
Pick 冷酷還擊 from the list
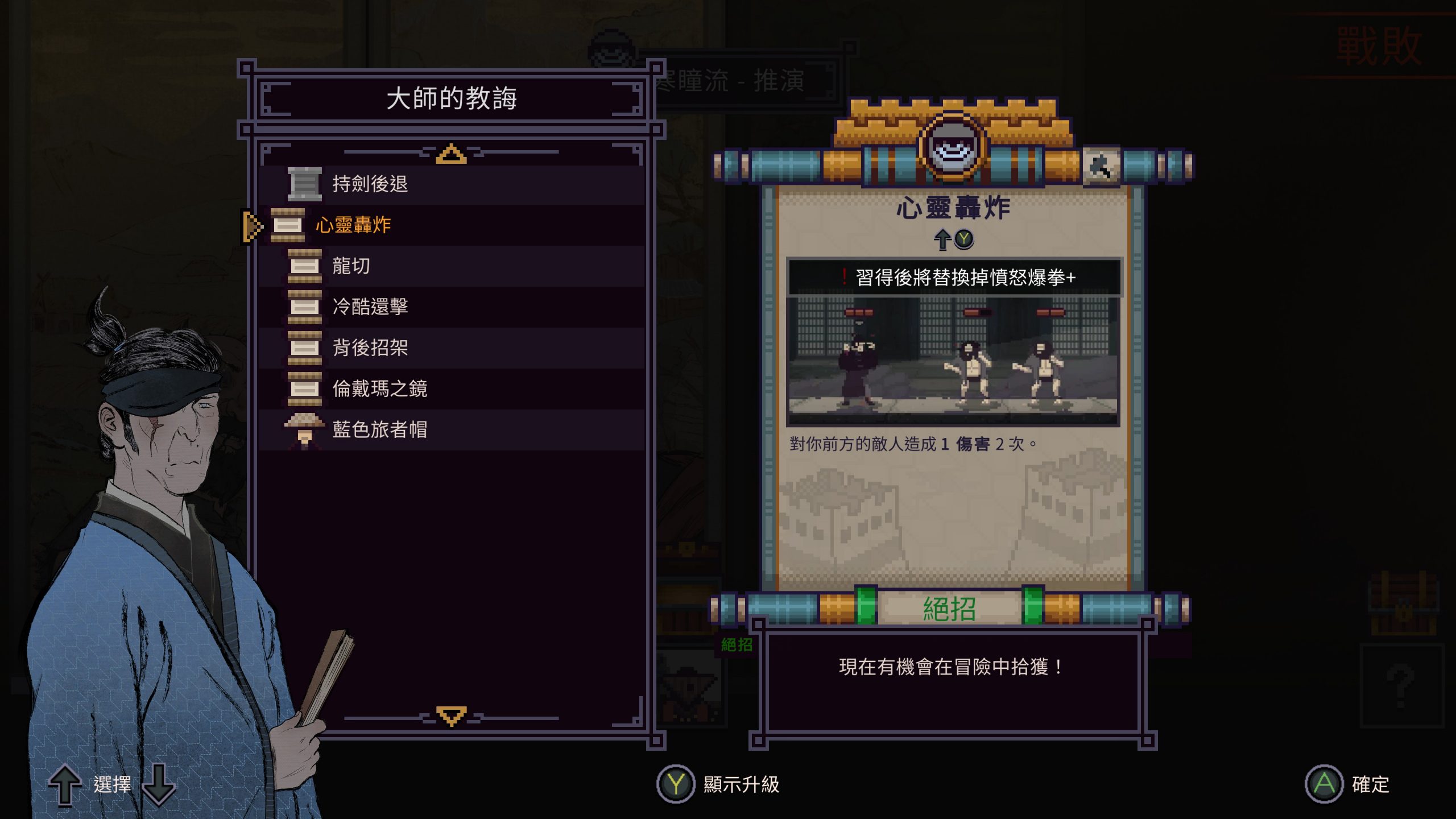370,307
